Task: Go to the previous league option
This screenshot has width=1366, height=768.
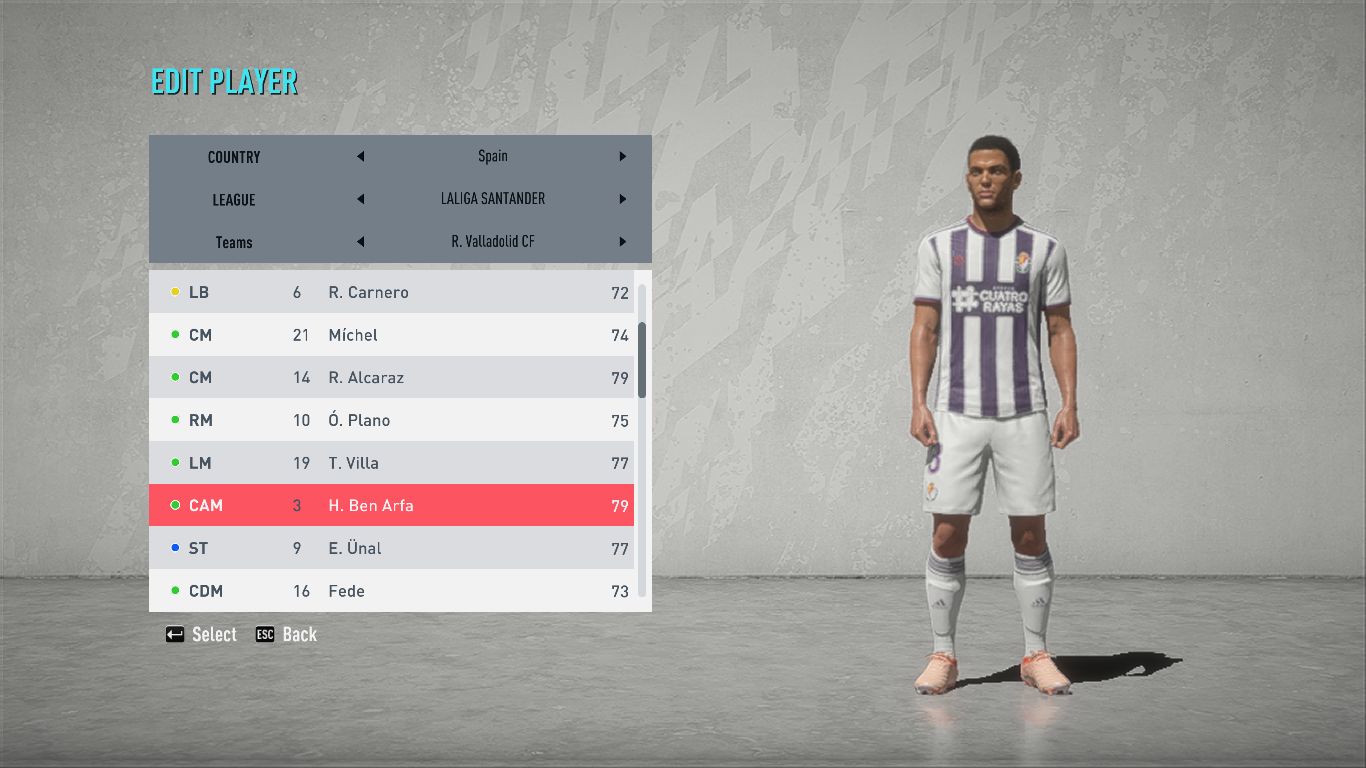Action: [x=360, y=199]
